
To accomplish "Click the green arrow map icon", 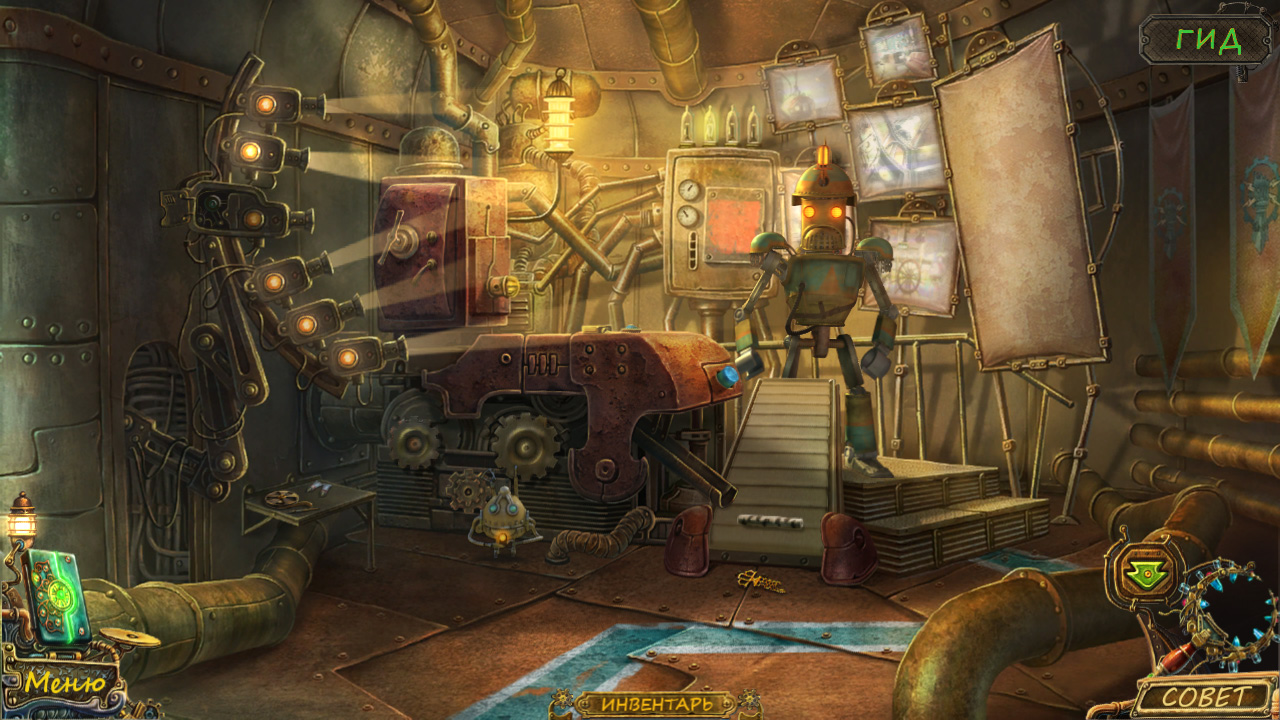I will click(x=1137, y=571).
